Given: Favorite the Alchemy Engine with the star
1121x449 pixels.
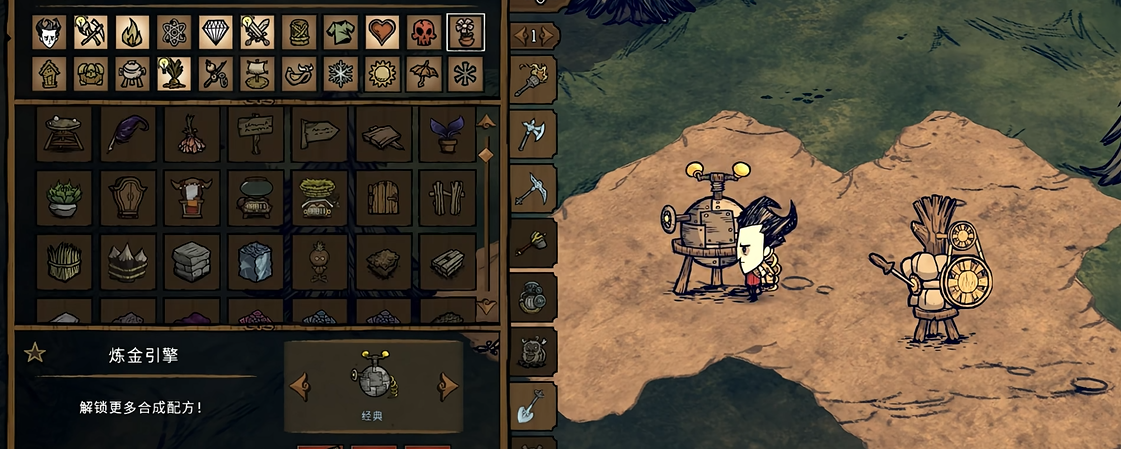Looking at the screenshot, I should coord(35,352).
